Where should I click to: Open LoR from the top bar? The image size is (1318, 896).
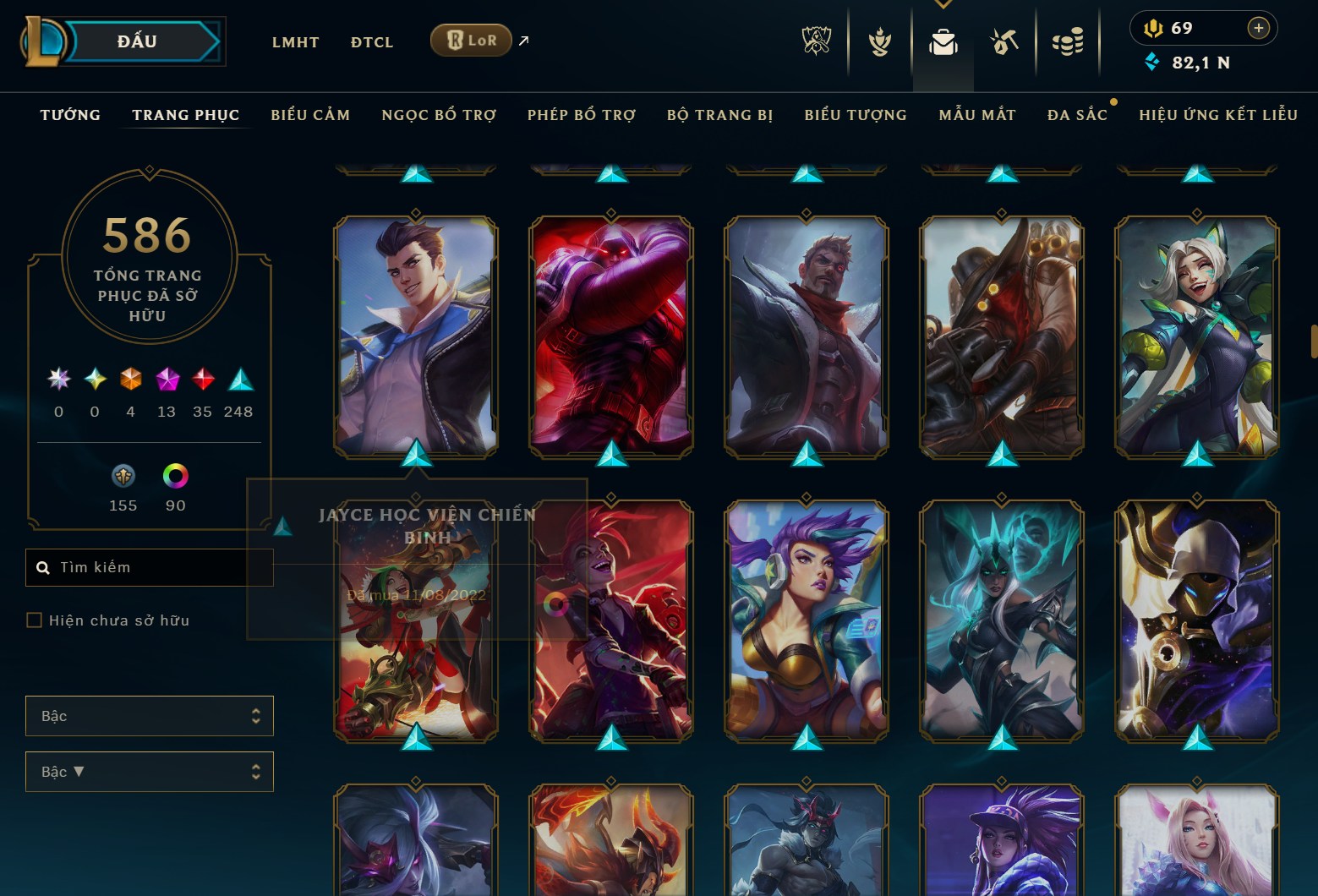[471, 39]
